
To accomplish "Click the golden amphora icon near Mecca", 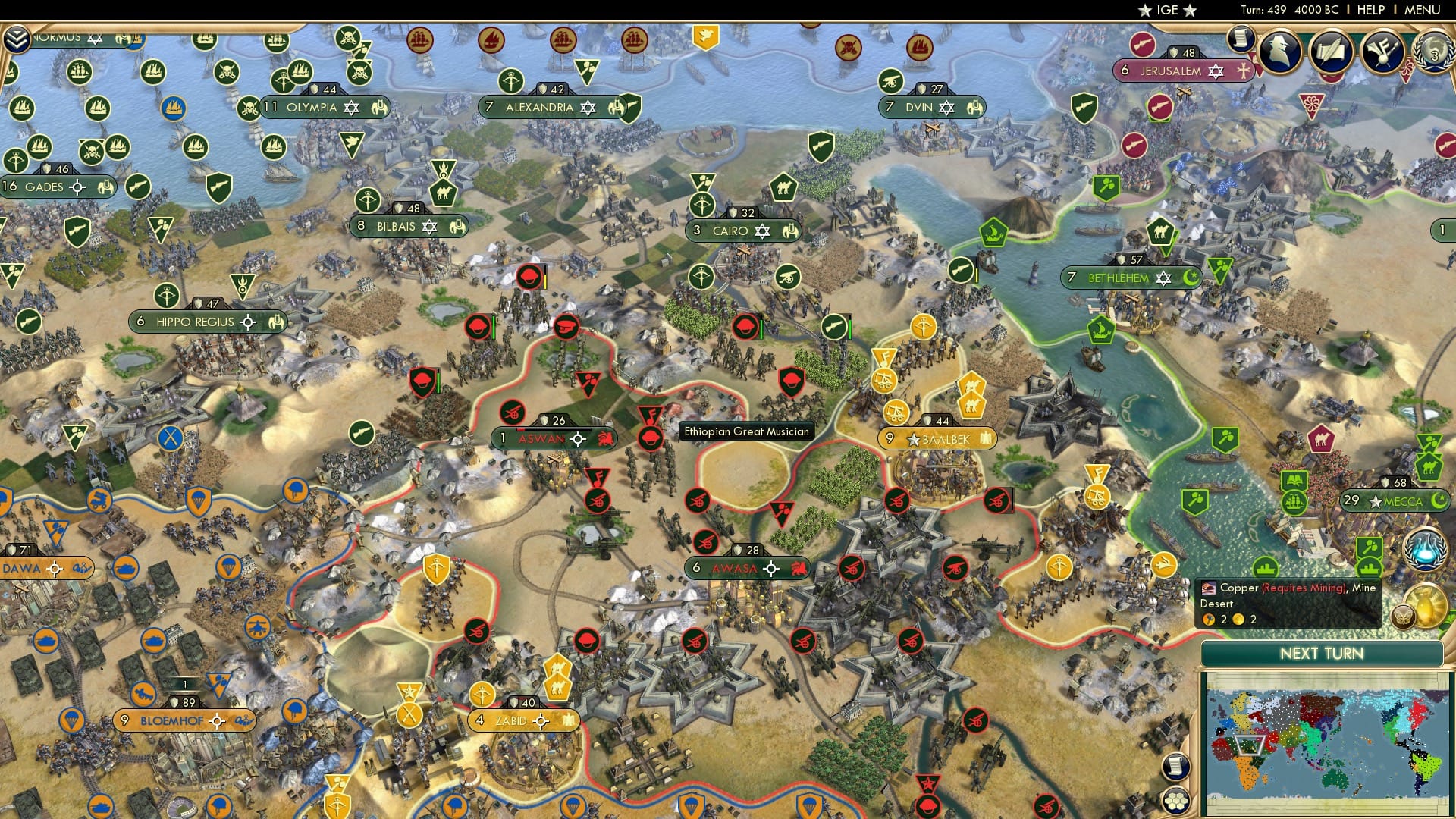I will (x=1427, y=603).
